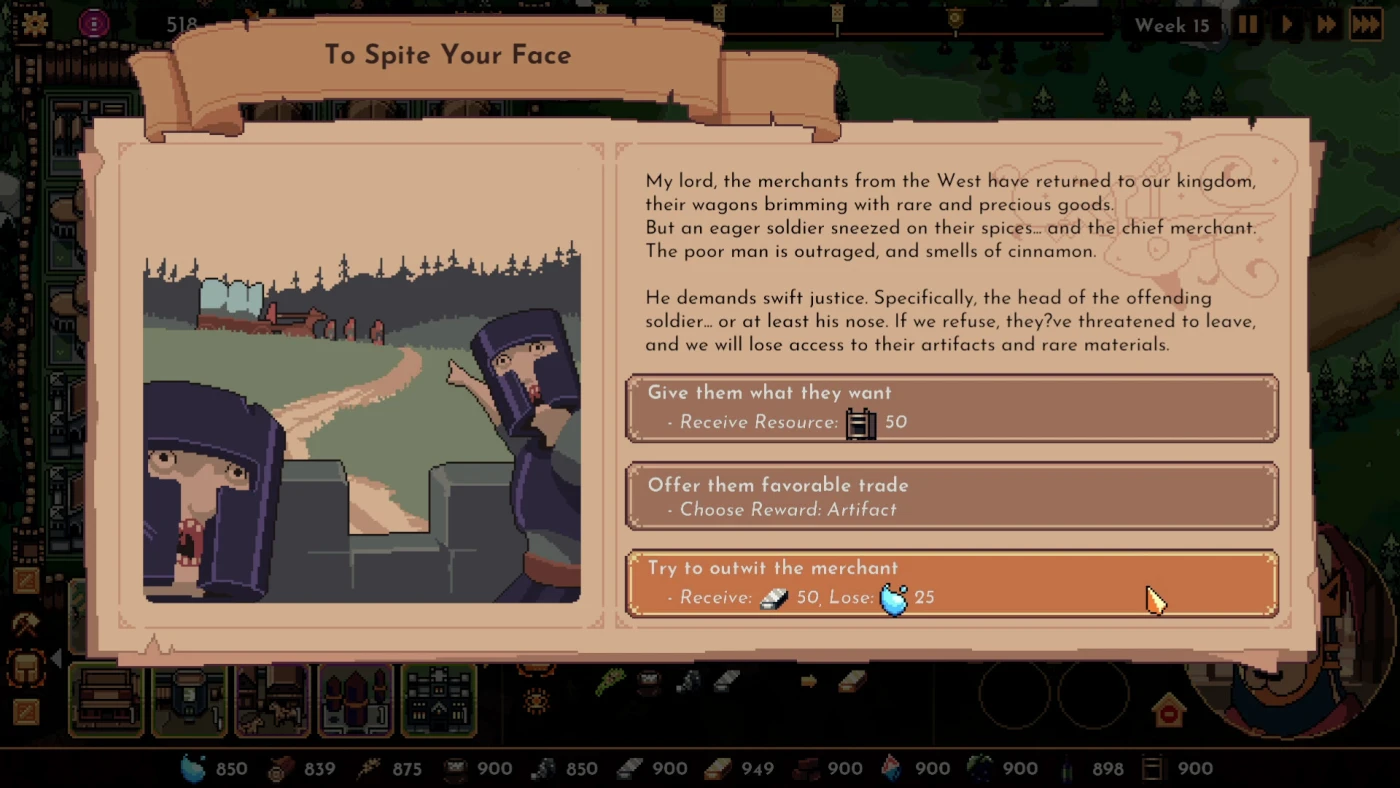This screenshot has width=1400, height=788.
Task: Set game speed to normal play
Action: pos(1287,25)
